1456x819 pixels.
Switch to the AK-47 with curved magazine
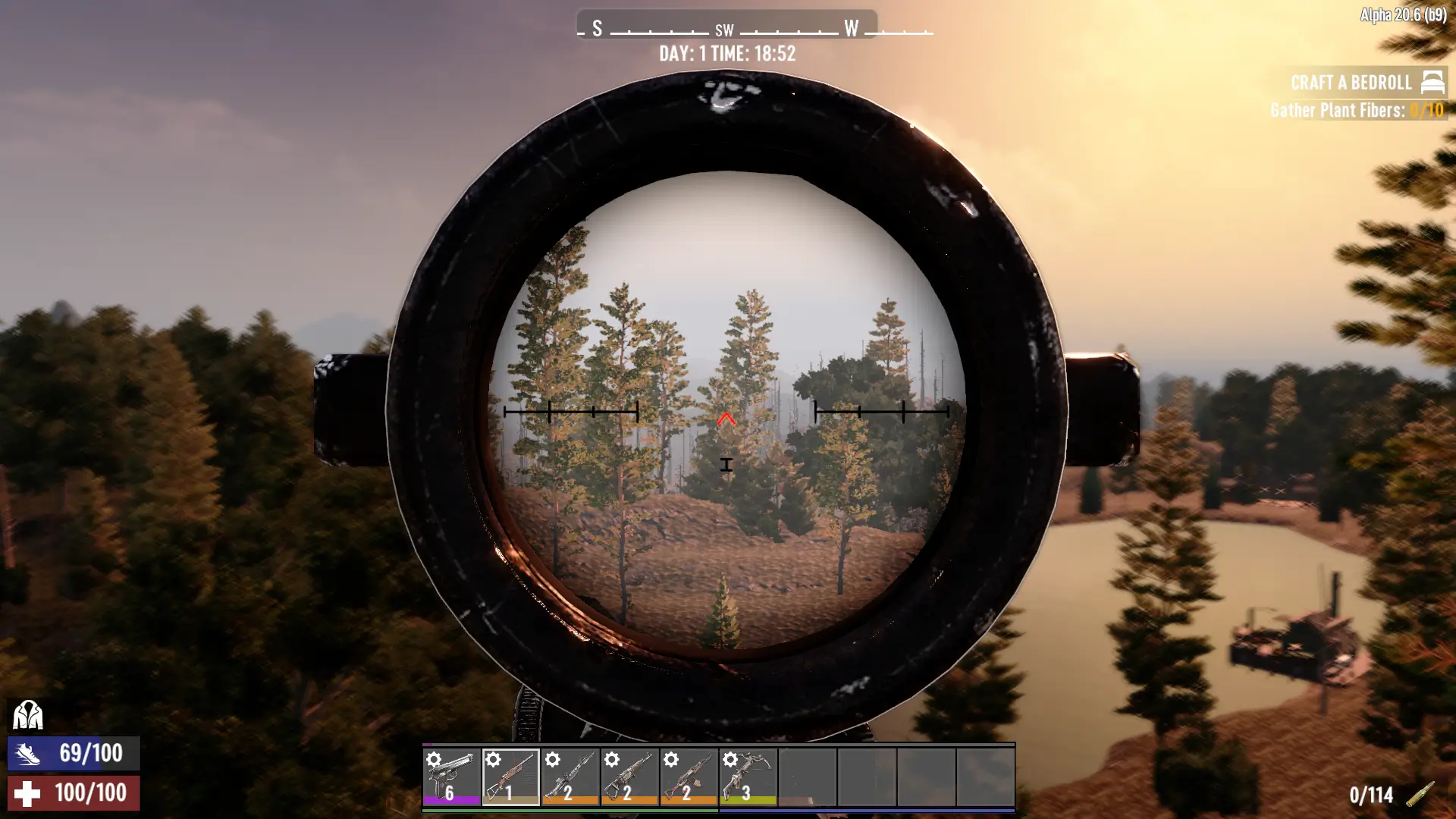(x=689, y=777)
